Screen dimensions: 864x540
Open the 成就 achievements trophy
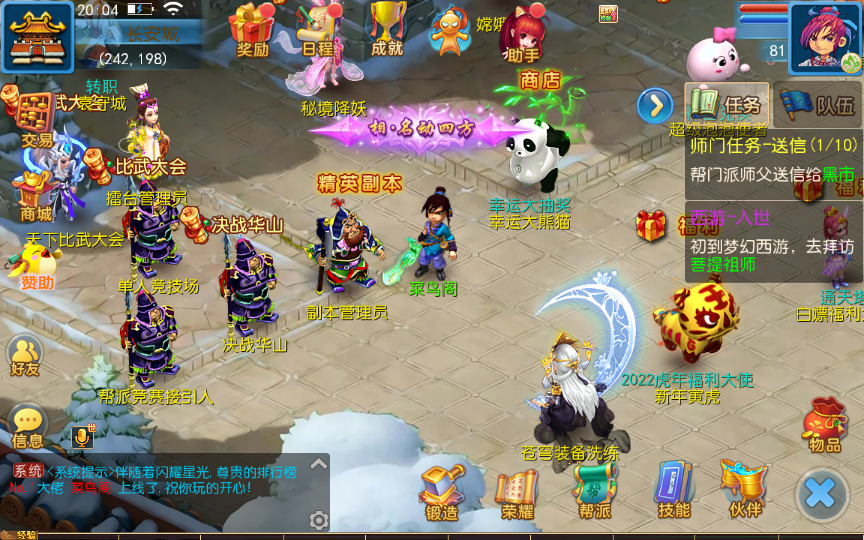tap(387, 28)
